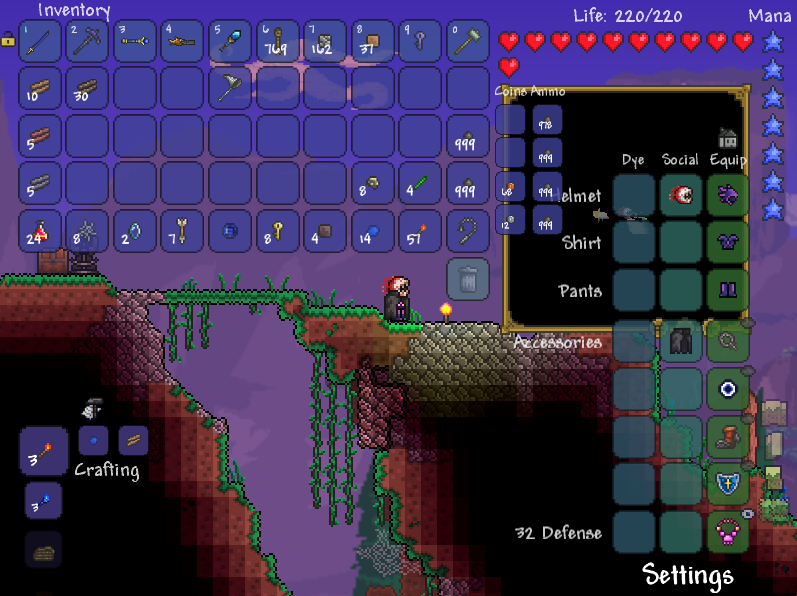Toggle the hotbar lock padlock
Image resolution: width=797 pixels, height=596 pixels.
click(8, 38)
